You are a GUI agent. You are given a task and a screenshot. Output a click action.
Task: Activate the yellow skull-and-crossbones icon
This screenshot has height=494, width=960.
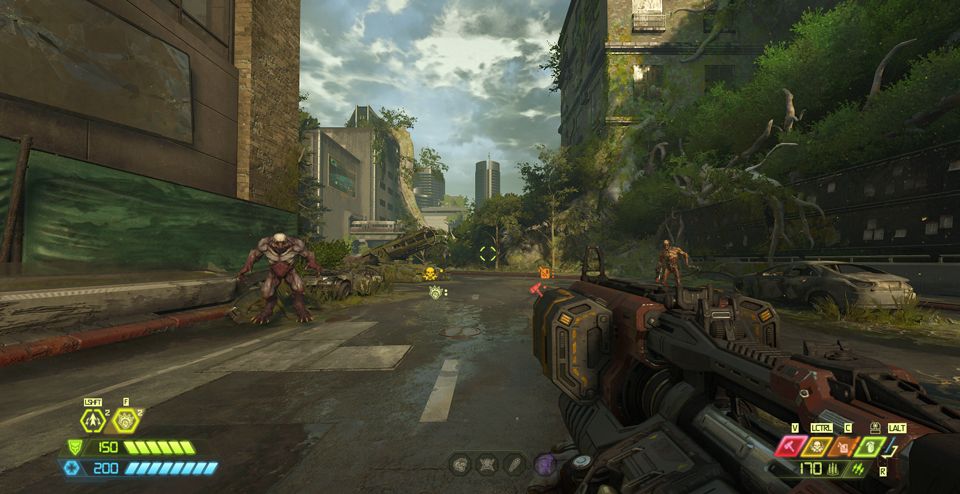pyautogui.click(x=815, y=446)
